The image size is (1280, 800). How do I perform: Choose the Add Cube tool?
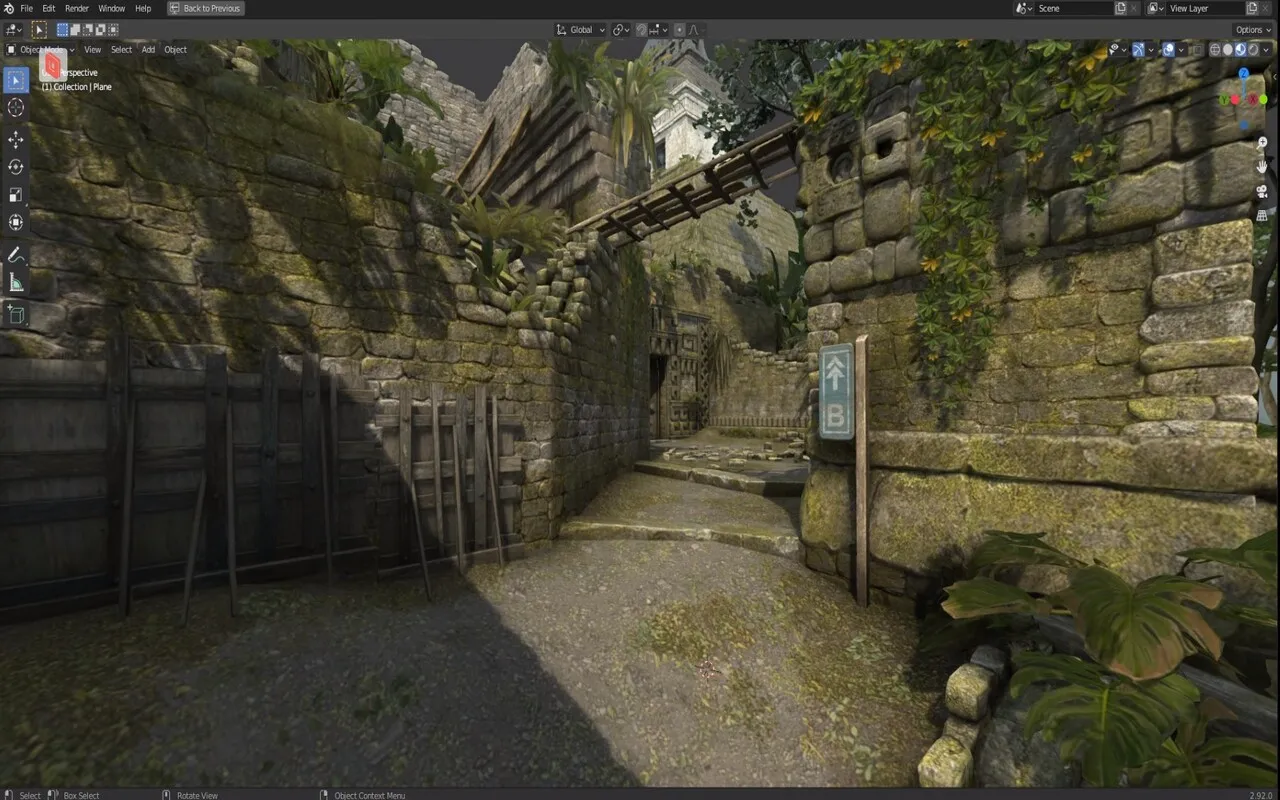[x=15, y=314]
